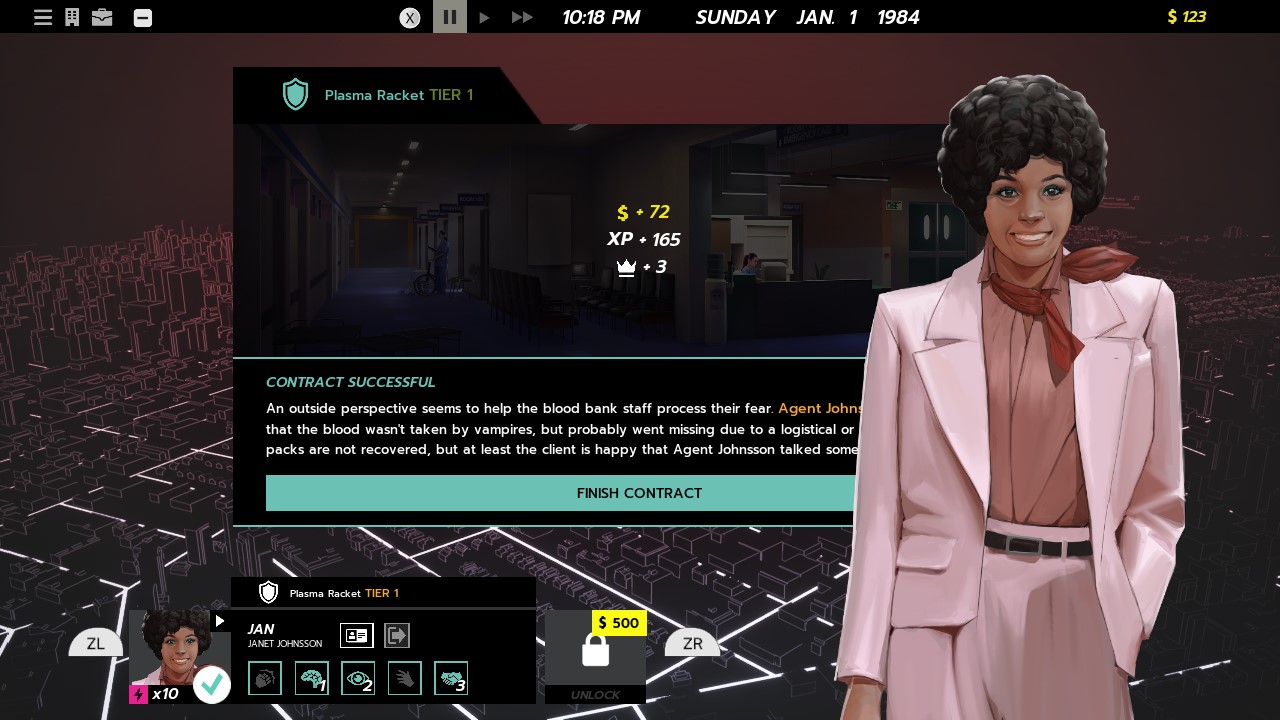Toggle Jan's green checkmark assignment
Screen dimensions: 1280x720
coord(212,684)
